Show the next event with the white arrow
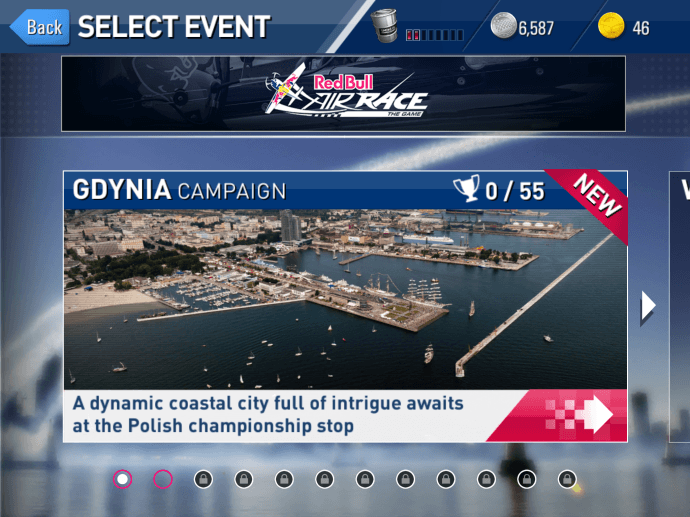 click(x=648, y=305)
